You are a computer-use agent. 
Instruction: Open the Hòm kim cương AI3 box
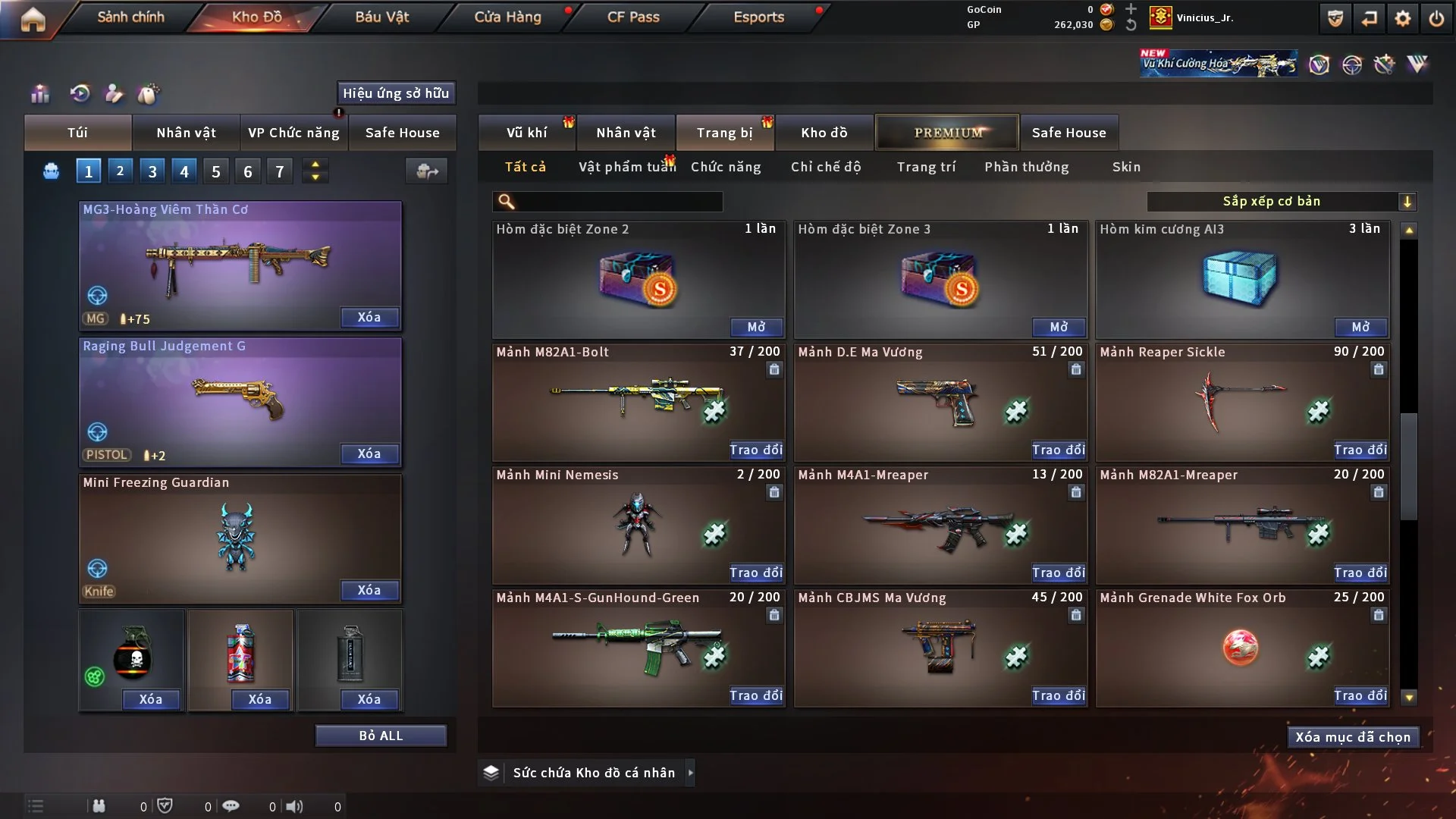pos(1360,327)
